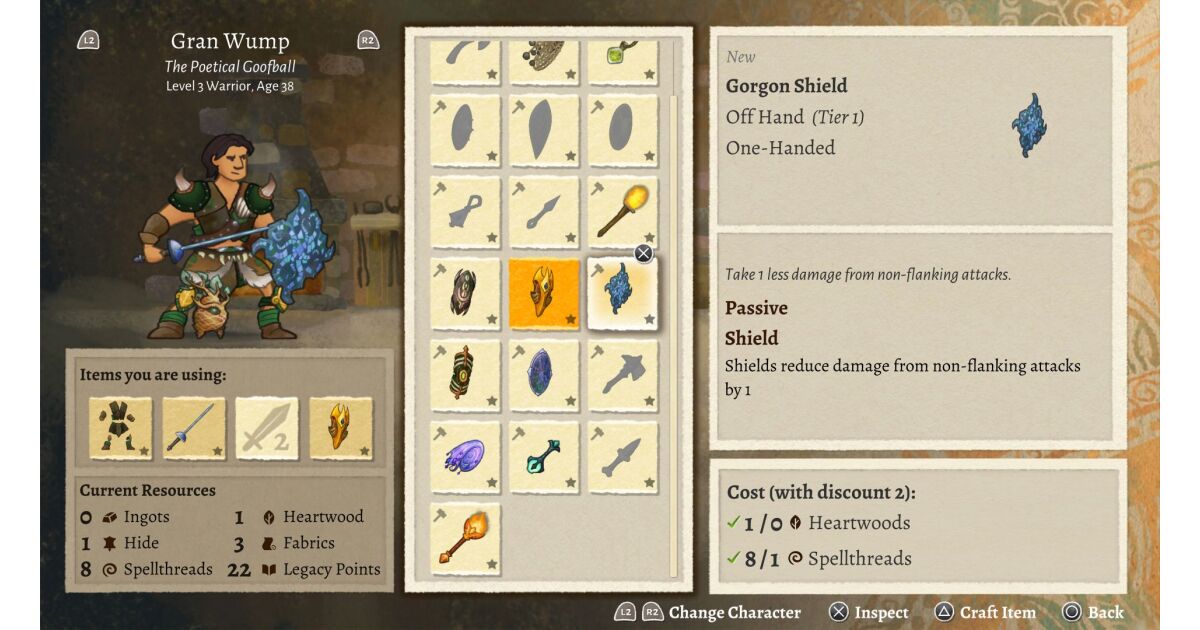Go Back from the crafting screen

[1093, 612]
